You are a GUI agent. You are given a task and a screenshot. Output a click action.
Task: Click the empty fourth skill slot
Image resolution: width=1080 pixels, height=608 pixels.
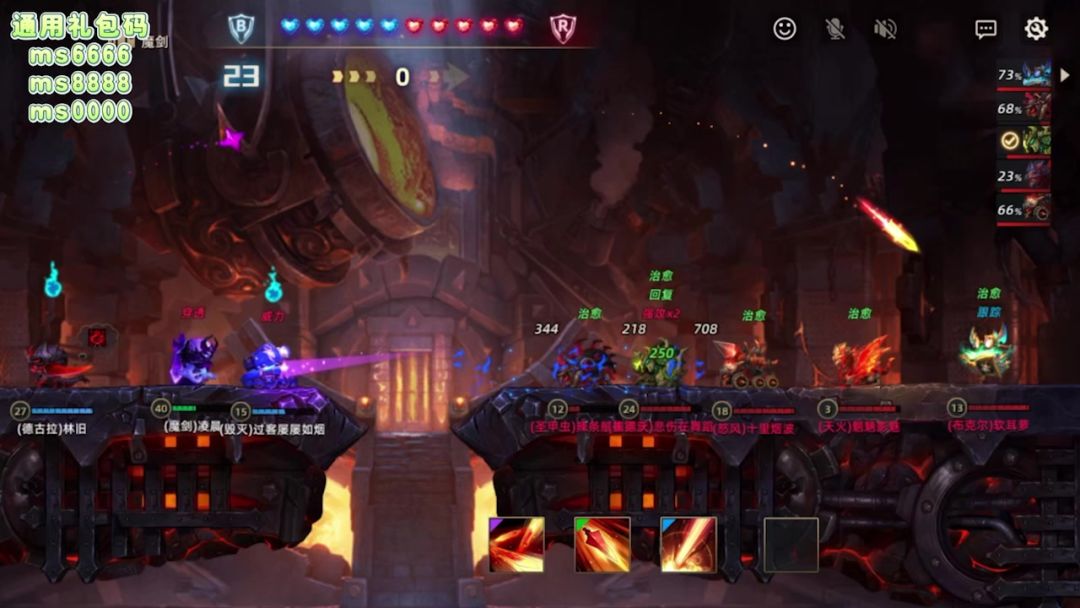[791, 545]
